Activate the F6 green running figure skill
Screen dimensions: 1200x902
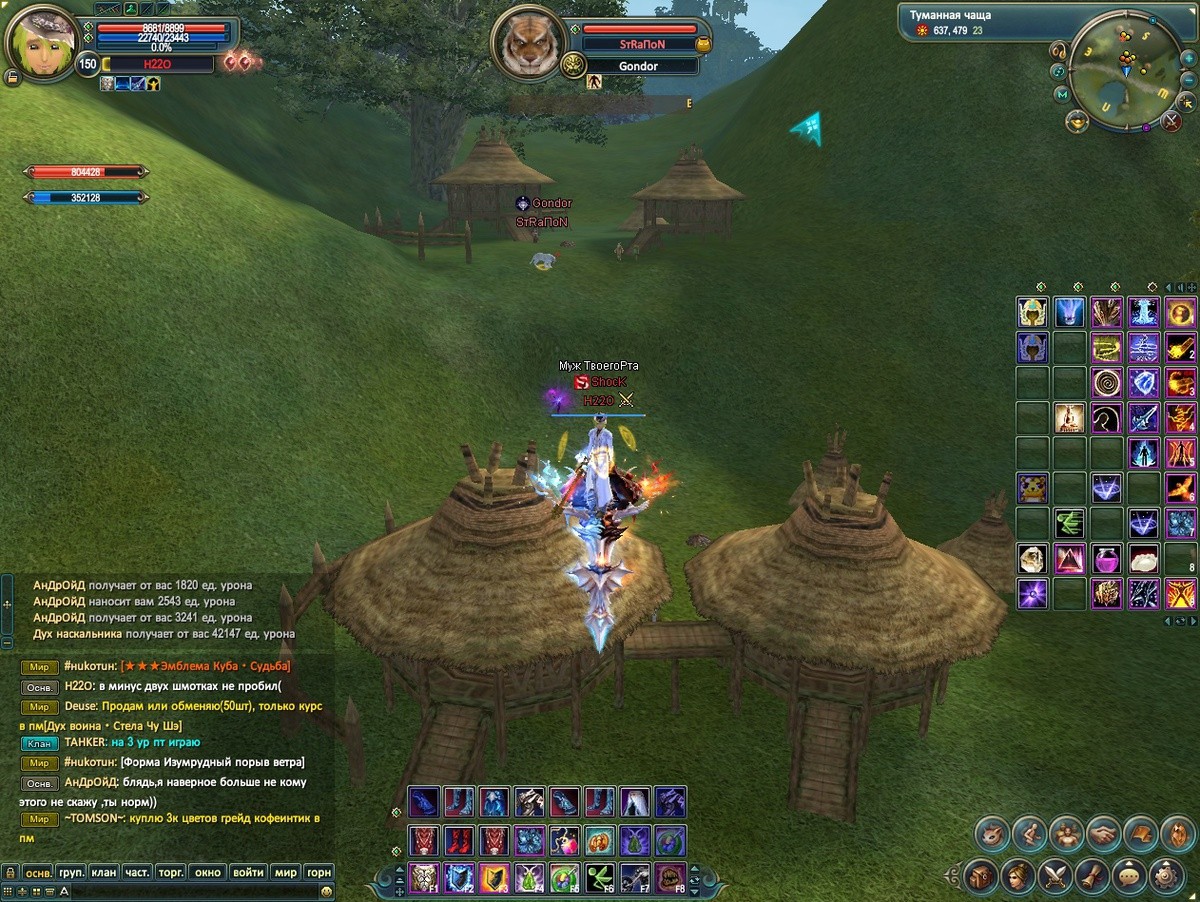[x=600, y=877]
